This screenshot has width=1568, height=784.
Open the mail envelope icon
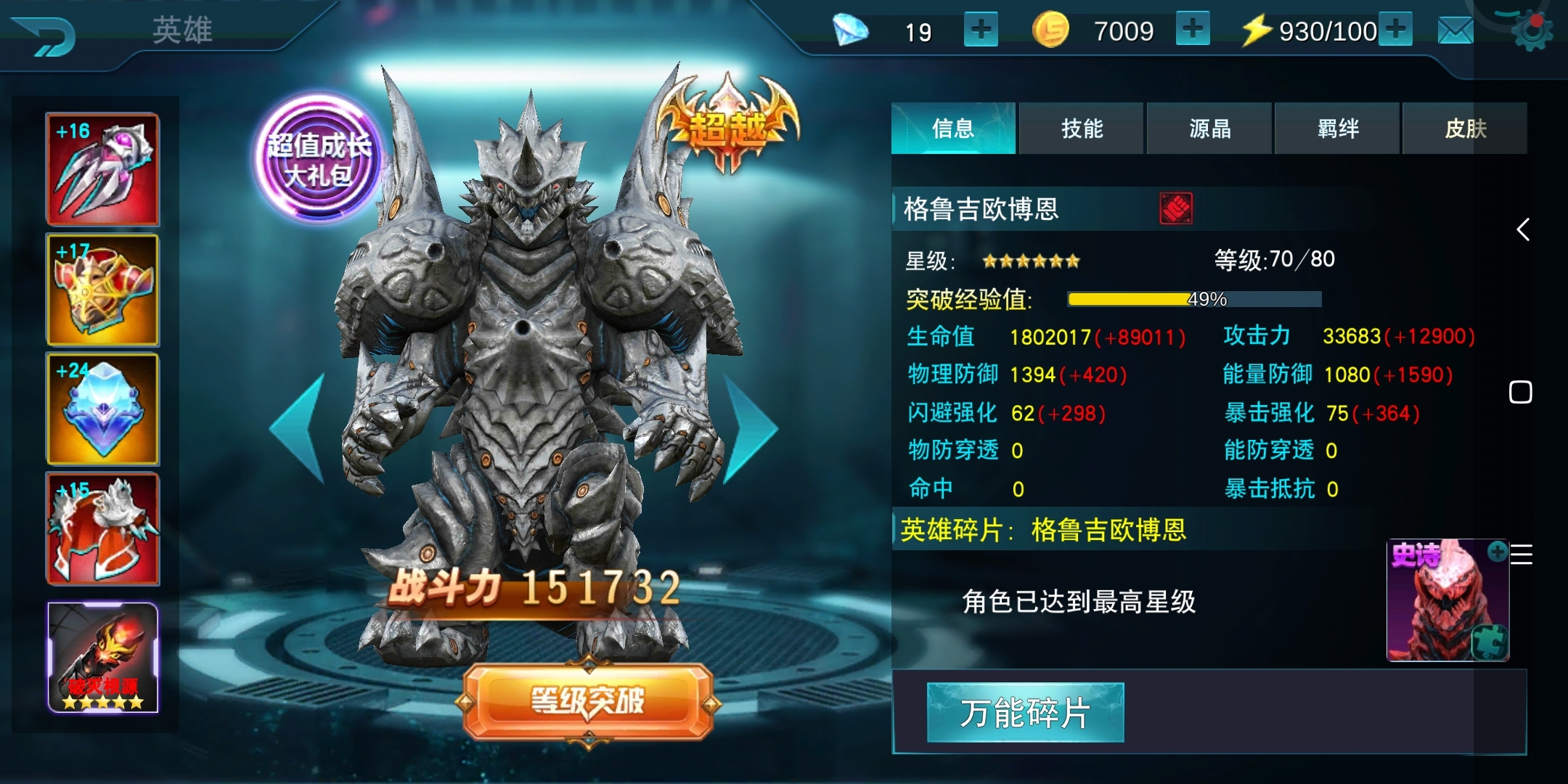[x=1454, y=30]
